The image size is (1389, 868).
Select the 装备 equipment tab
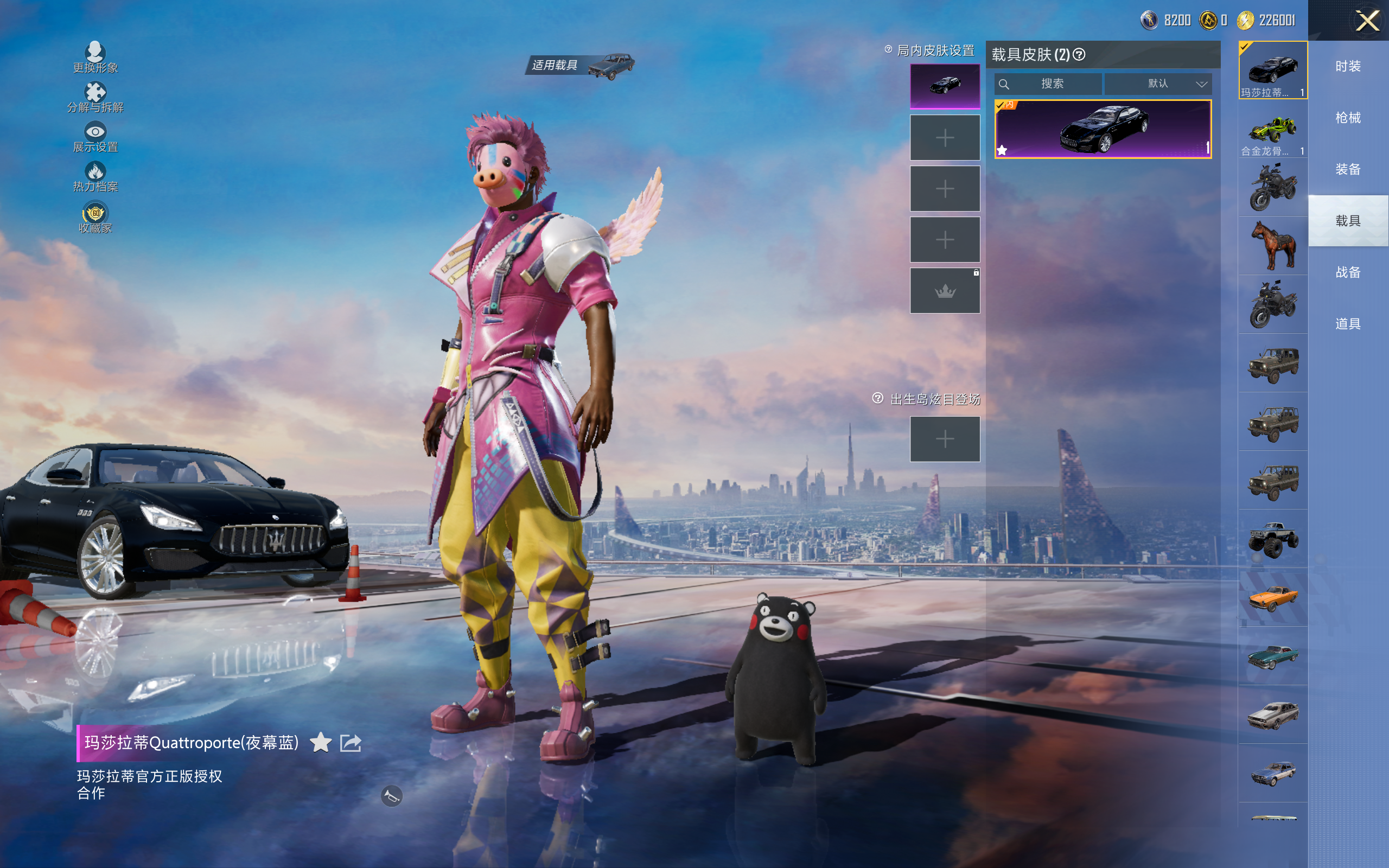(1348, 169)
